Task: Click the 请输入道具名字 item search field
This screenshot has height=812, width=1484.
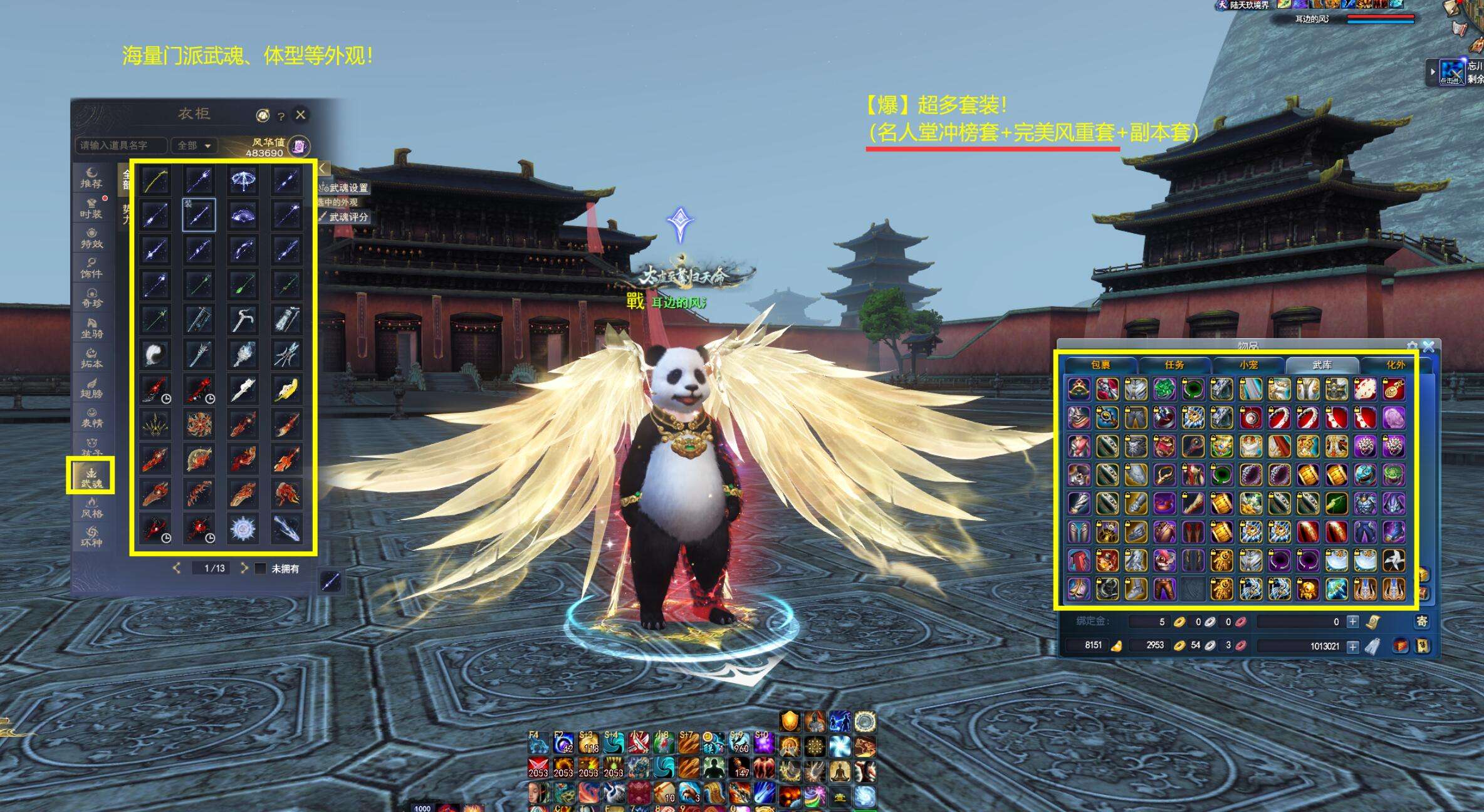Action: [121, 145]
